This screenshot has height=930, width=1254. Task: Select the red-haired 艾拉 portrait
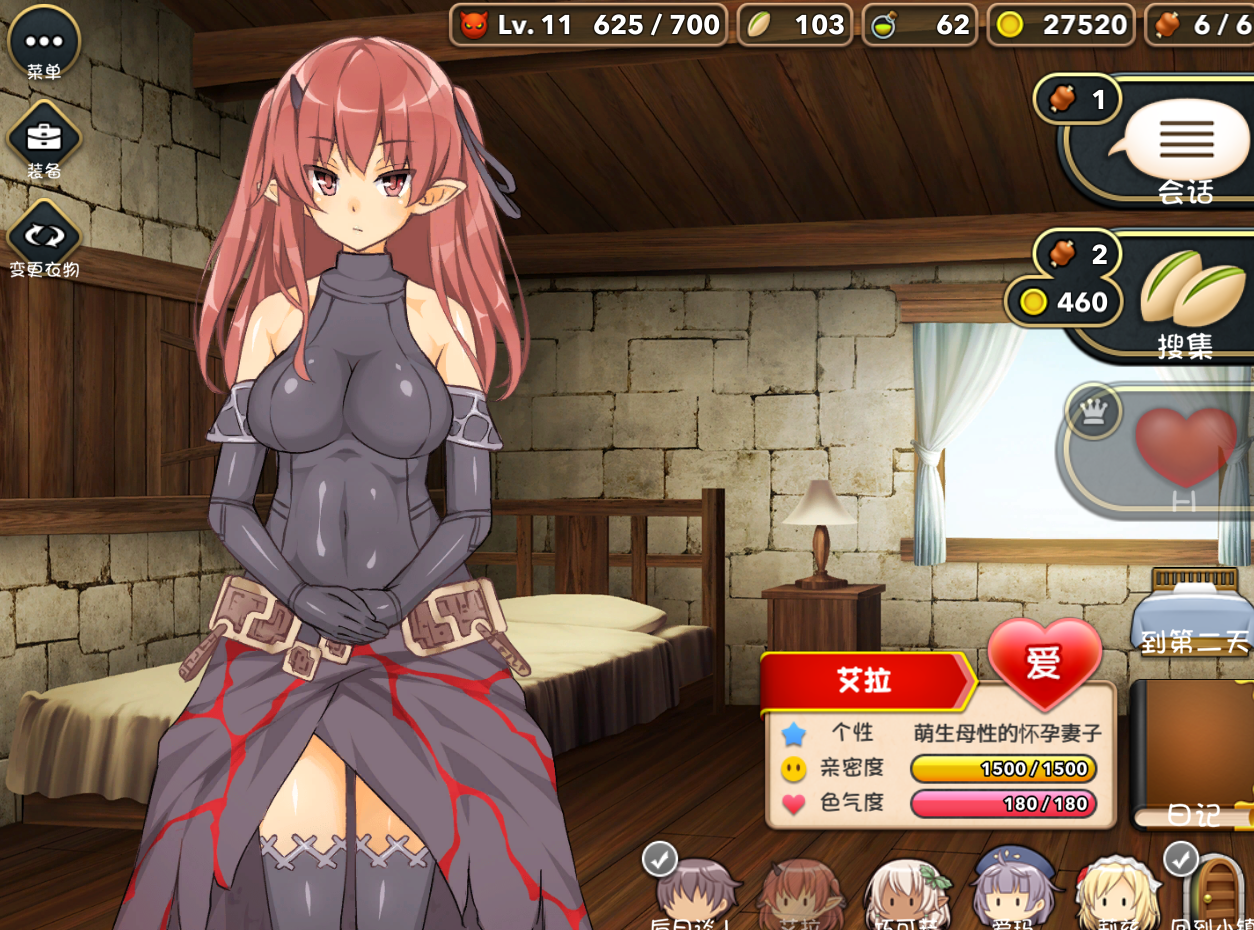800,894
